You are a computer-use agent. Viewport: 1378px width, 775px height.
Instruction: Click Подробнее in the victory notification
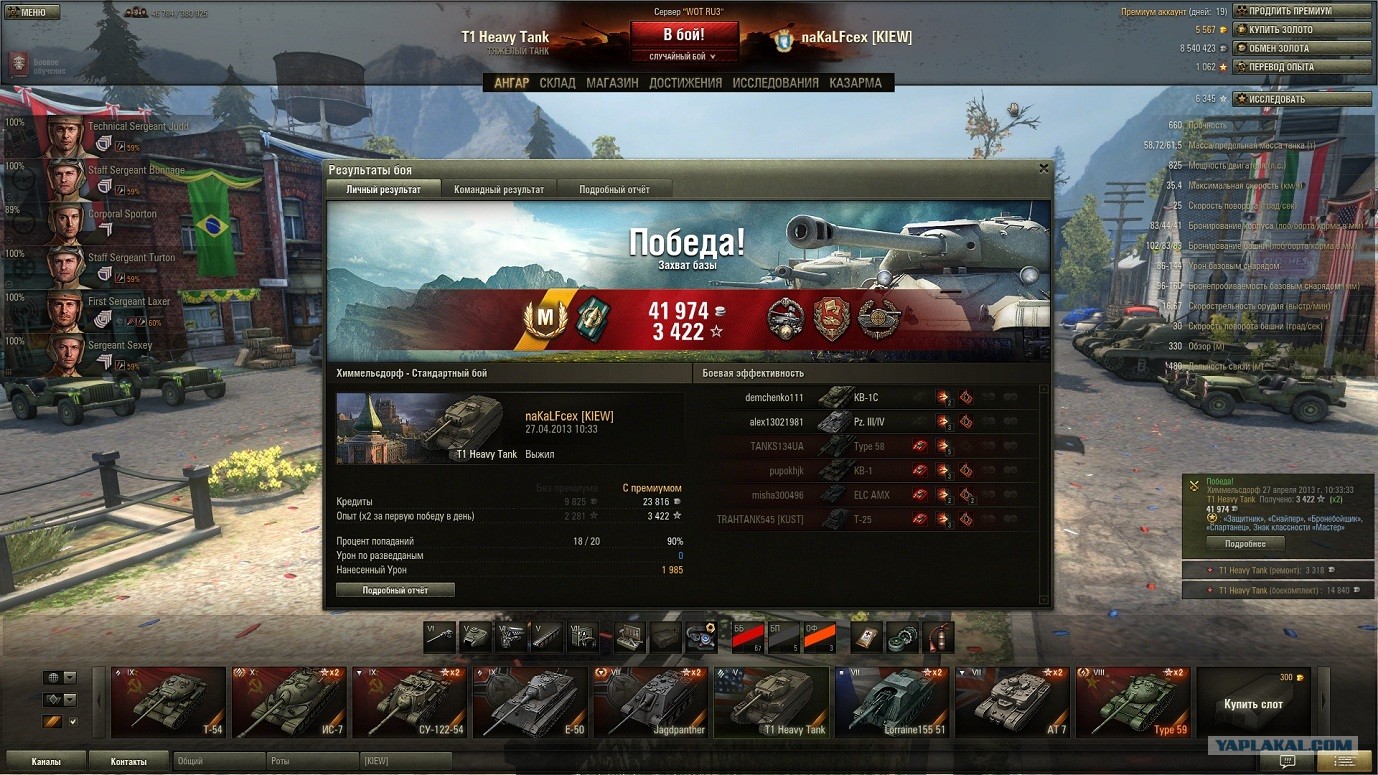coord(1244,544)
